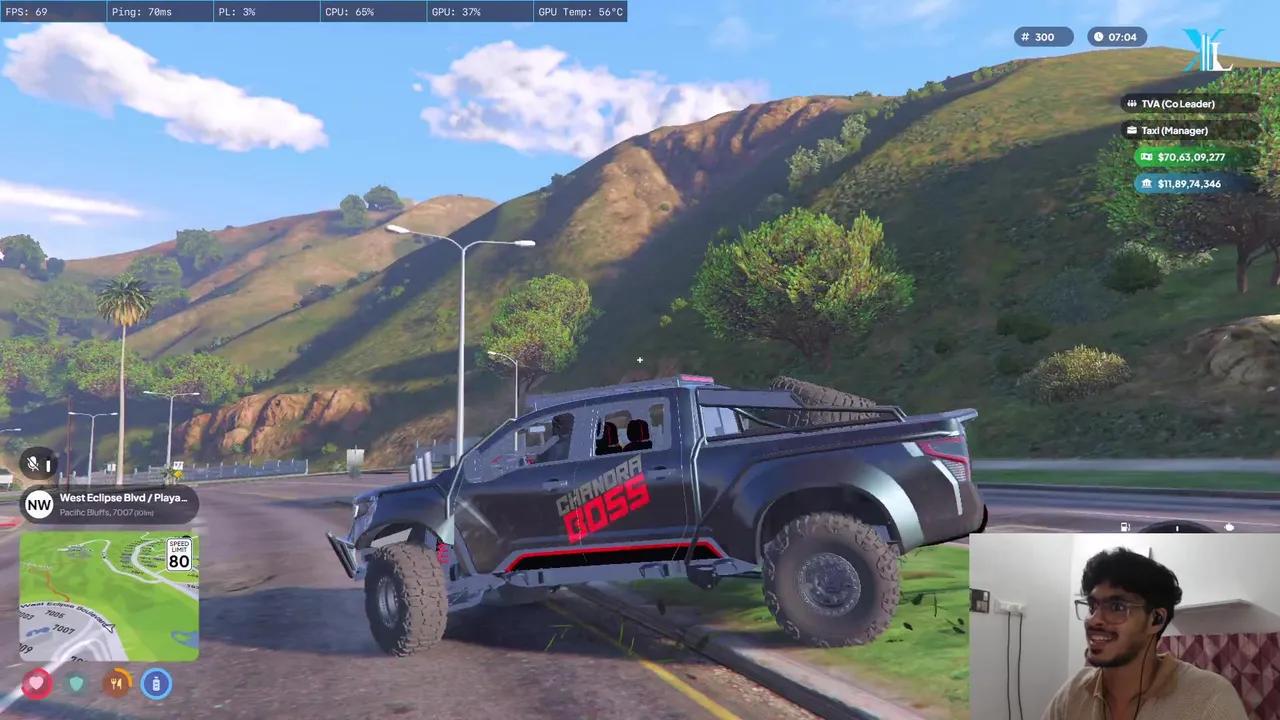This screenshot has width=1280, height=720.
Task: Click the minimap showing West Eclipse Boulevard
Action: coord(109,596)
